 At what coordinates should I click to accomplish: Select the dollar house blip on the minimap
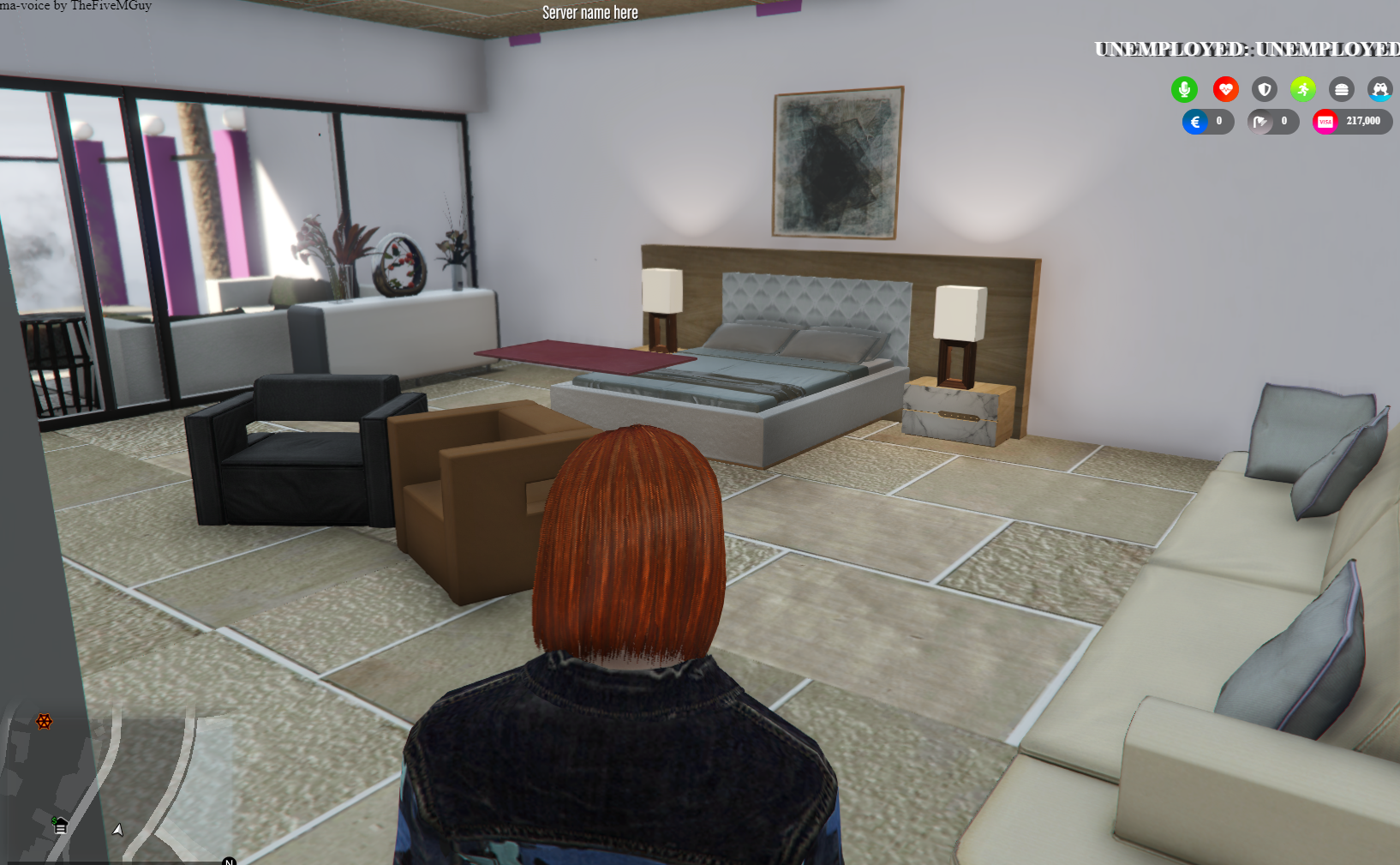[60, 826]
